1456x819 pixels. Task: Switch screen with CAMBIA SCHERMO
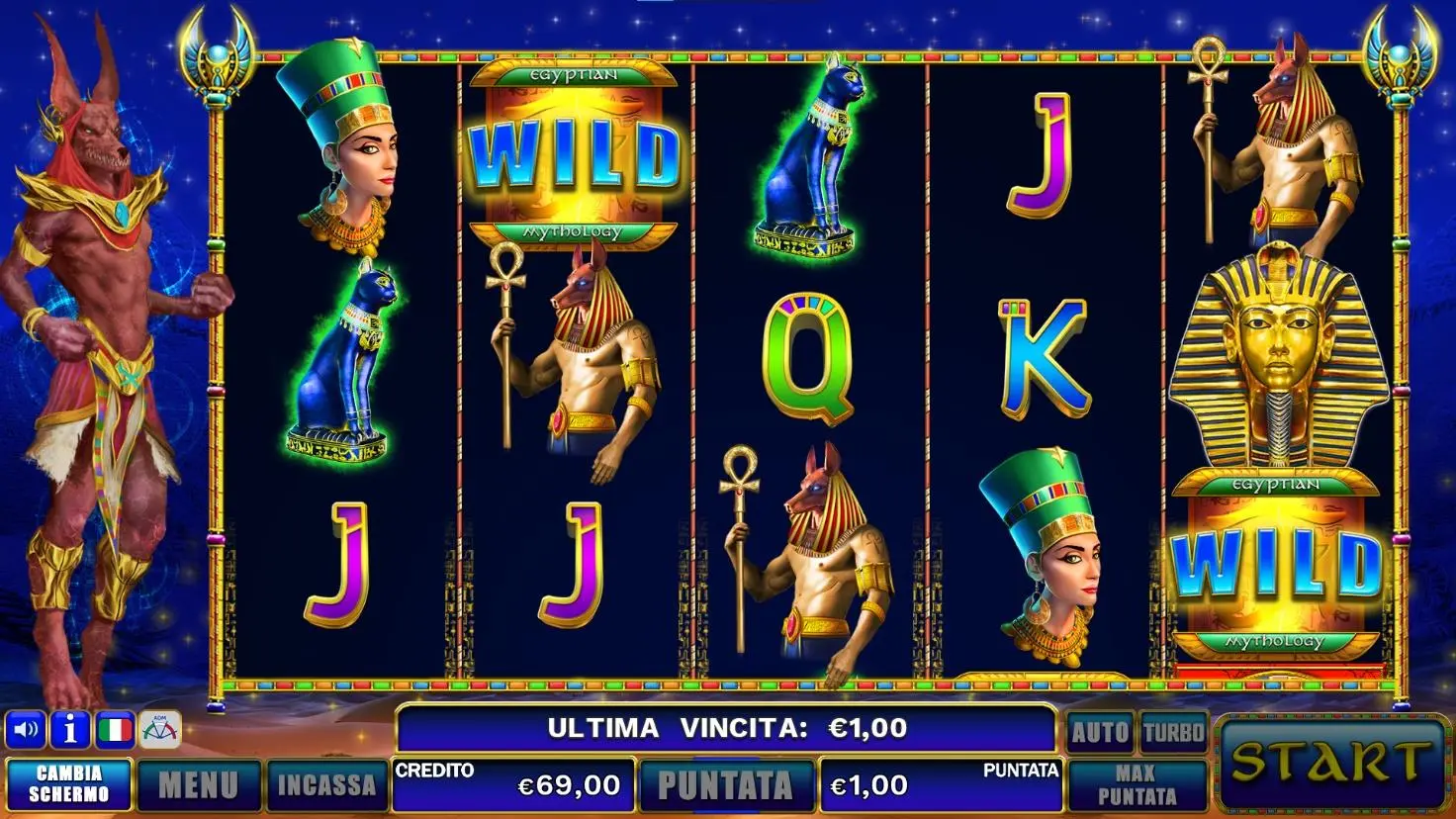pyautogui.click(x=69, y=784)
